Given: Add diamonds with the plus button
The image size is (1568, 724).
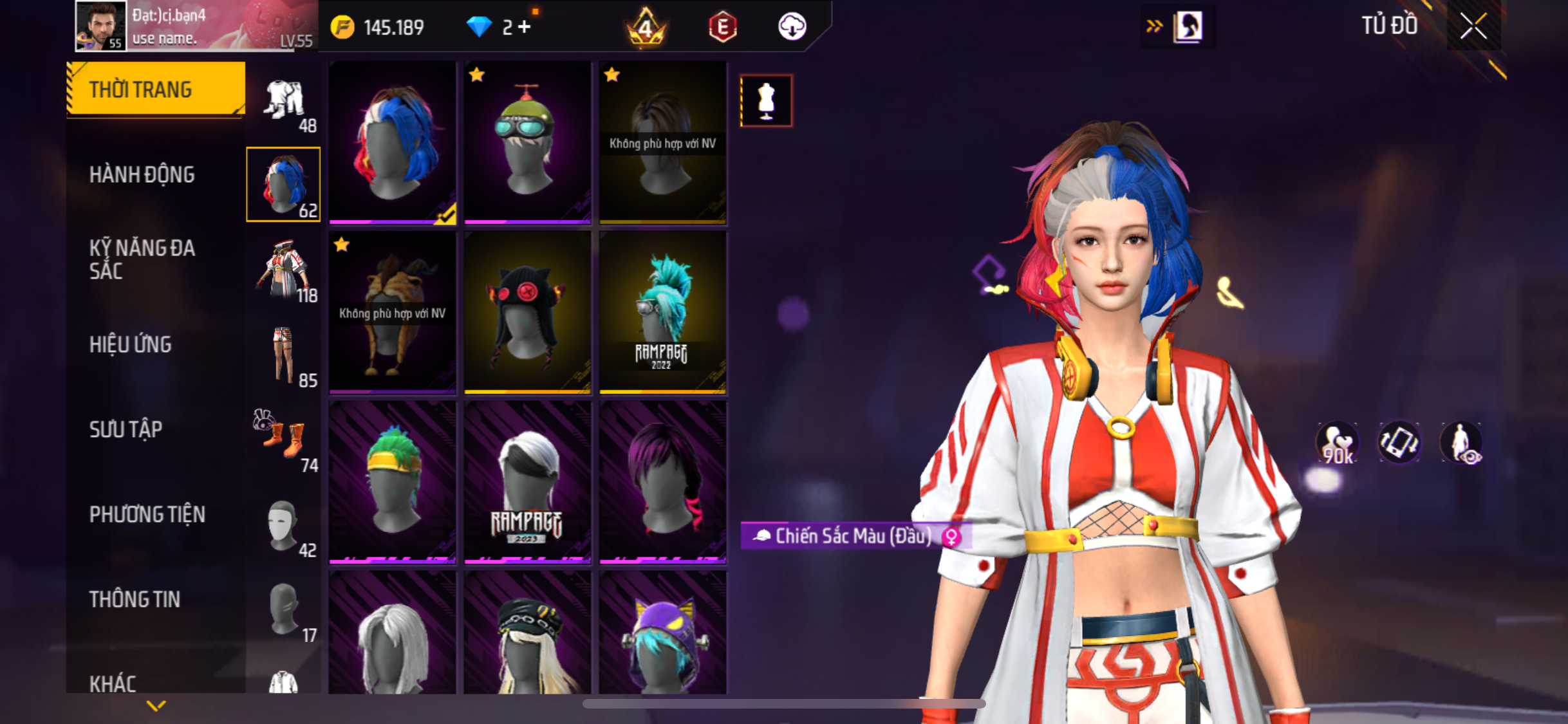Looking at the screenshot, I should 525,27.
